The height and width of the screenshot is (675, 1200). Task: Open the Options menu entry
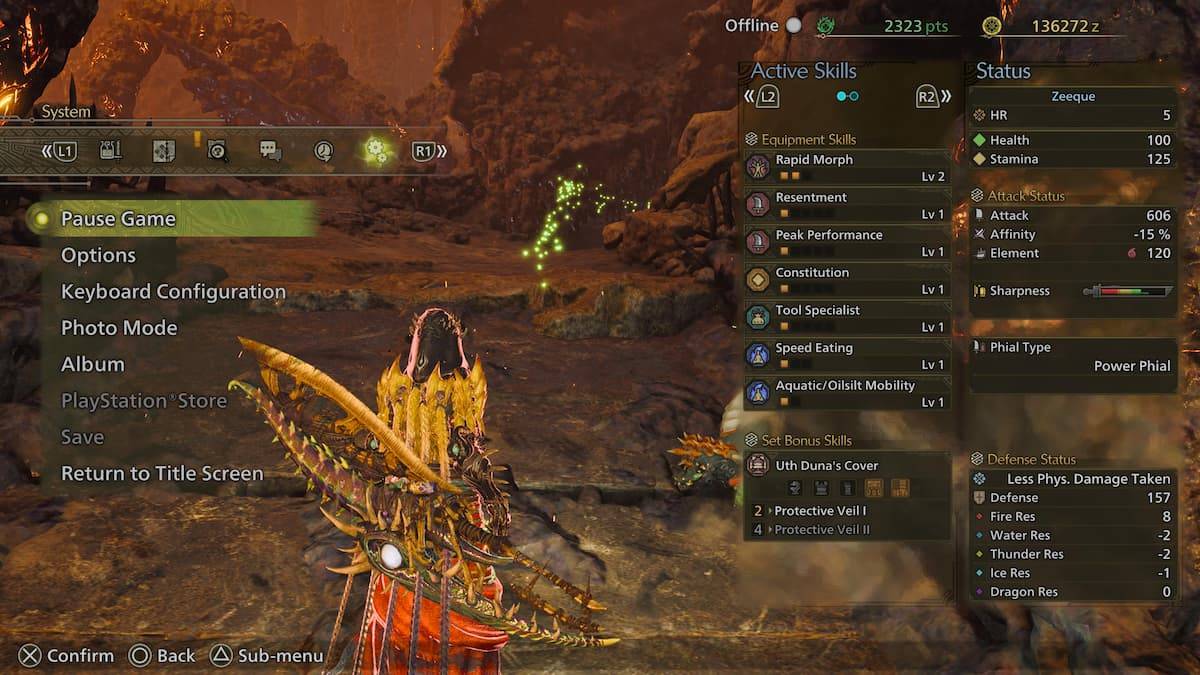pyautogui.click(x=98, y=255)
